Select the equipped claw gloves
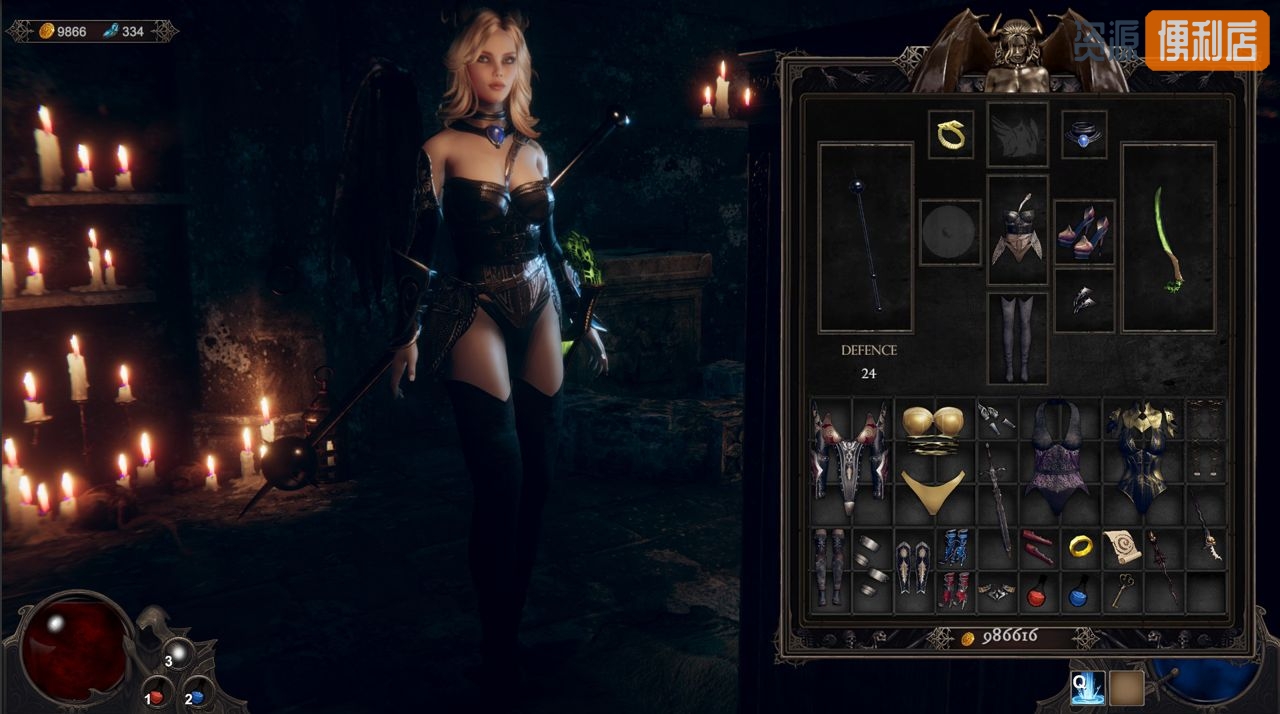This screenshot has height=714, width=1280. [1083, 299]
